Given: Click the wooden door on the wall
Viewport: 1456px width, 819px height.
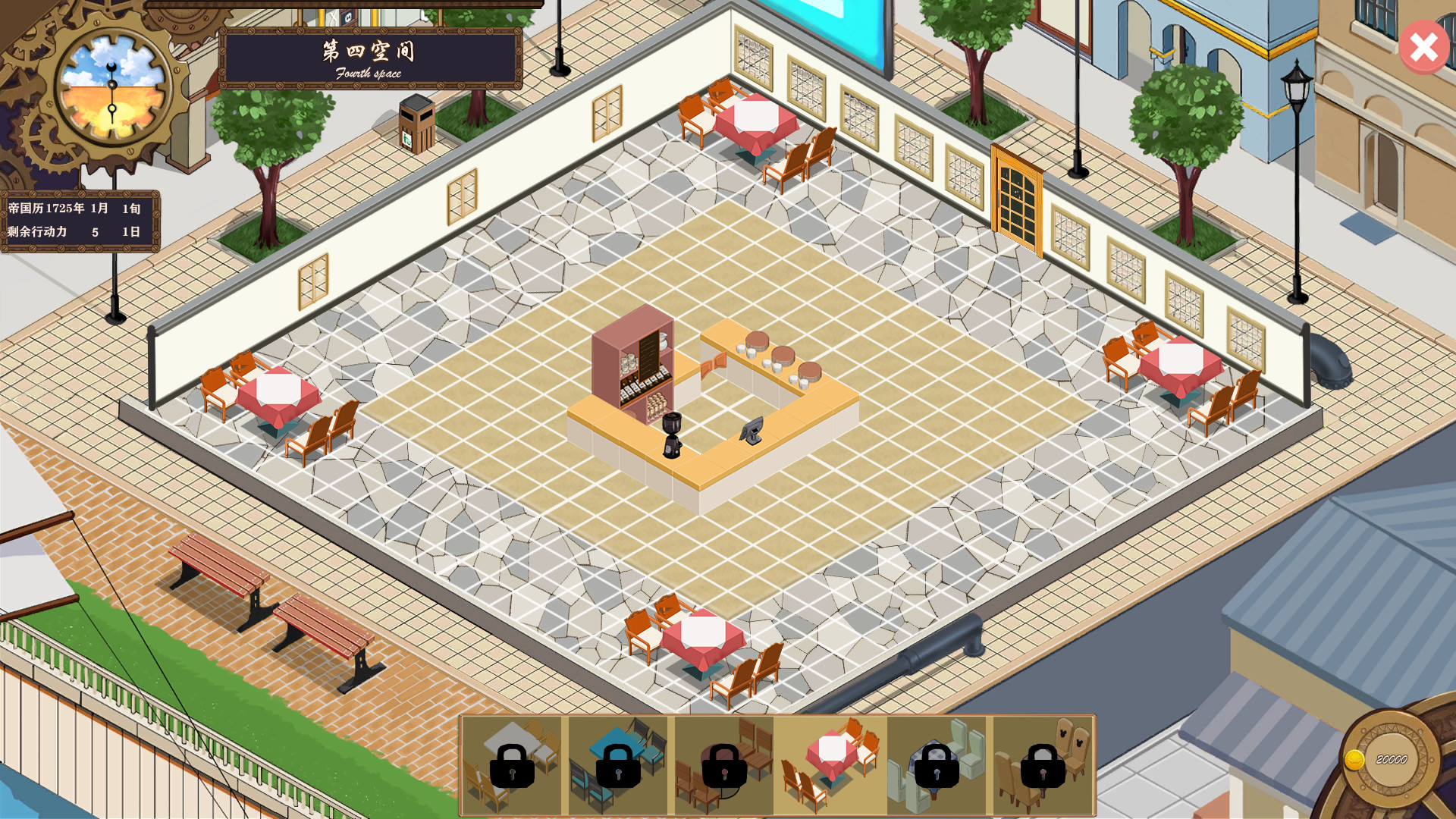Looking at the screenshot, I should (1016, 197).
